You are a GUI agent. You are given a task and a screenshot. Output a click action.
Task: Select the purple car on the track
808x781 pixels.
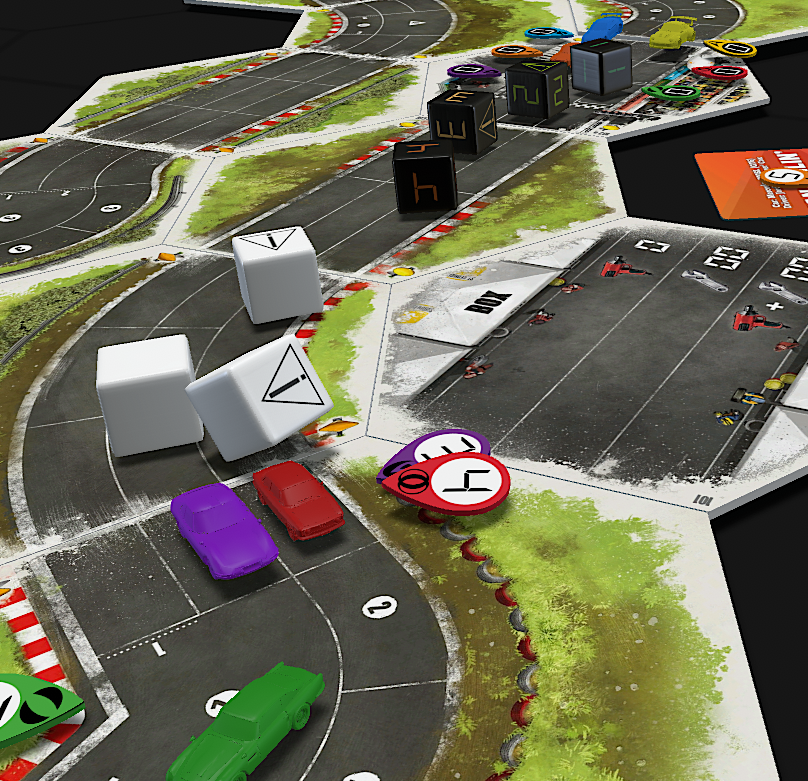coord(222,530)
